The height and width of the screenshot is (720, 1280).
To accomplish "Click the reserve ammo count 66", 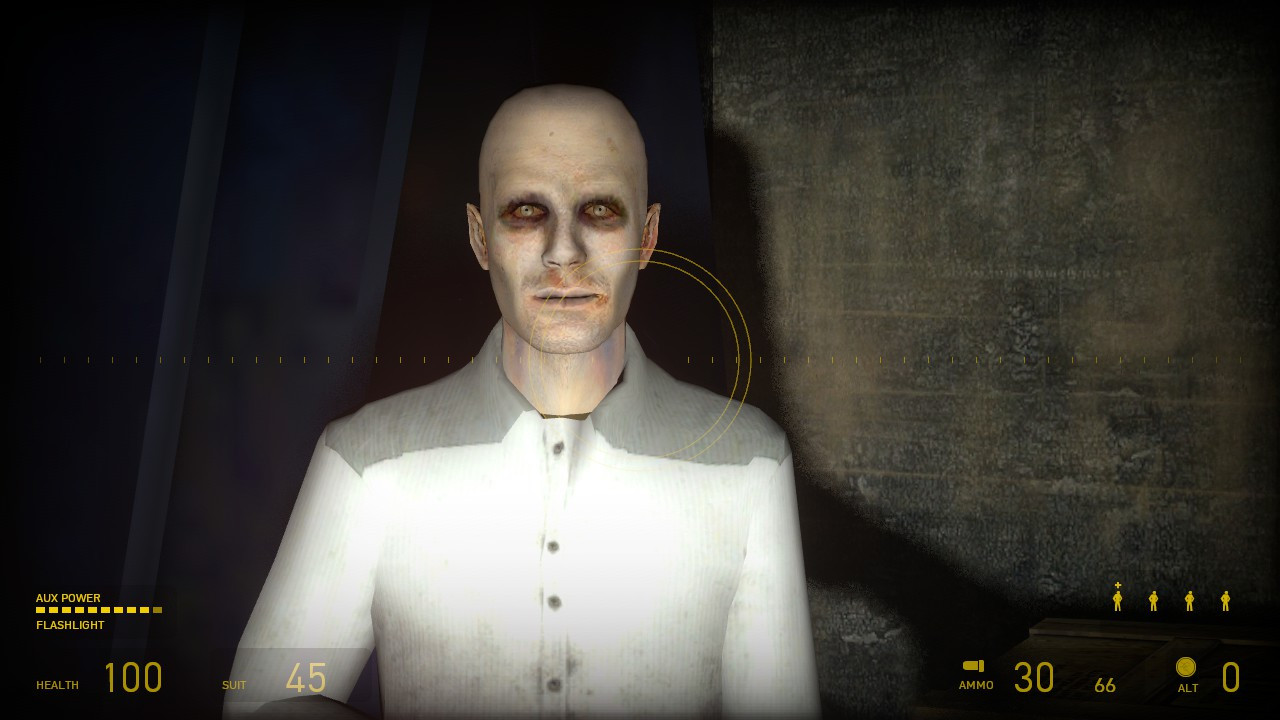I will [1106, 684].
